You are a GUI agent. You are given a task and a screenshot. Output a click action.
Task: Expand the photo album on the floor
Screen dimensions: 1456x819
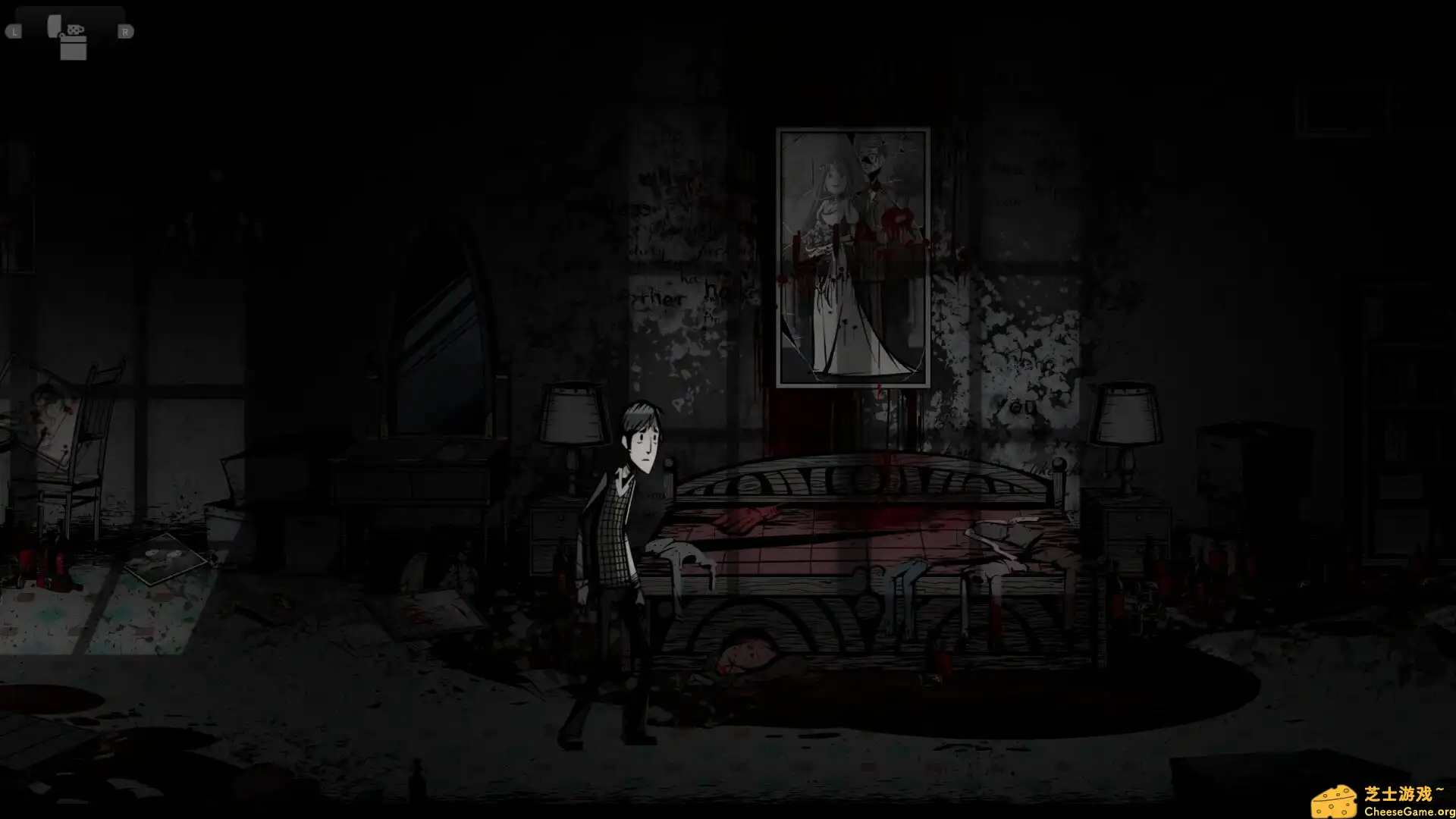(x=165, y=557)
